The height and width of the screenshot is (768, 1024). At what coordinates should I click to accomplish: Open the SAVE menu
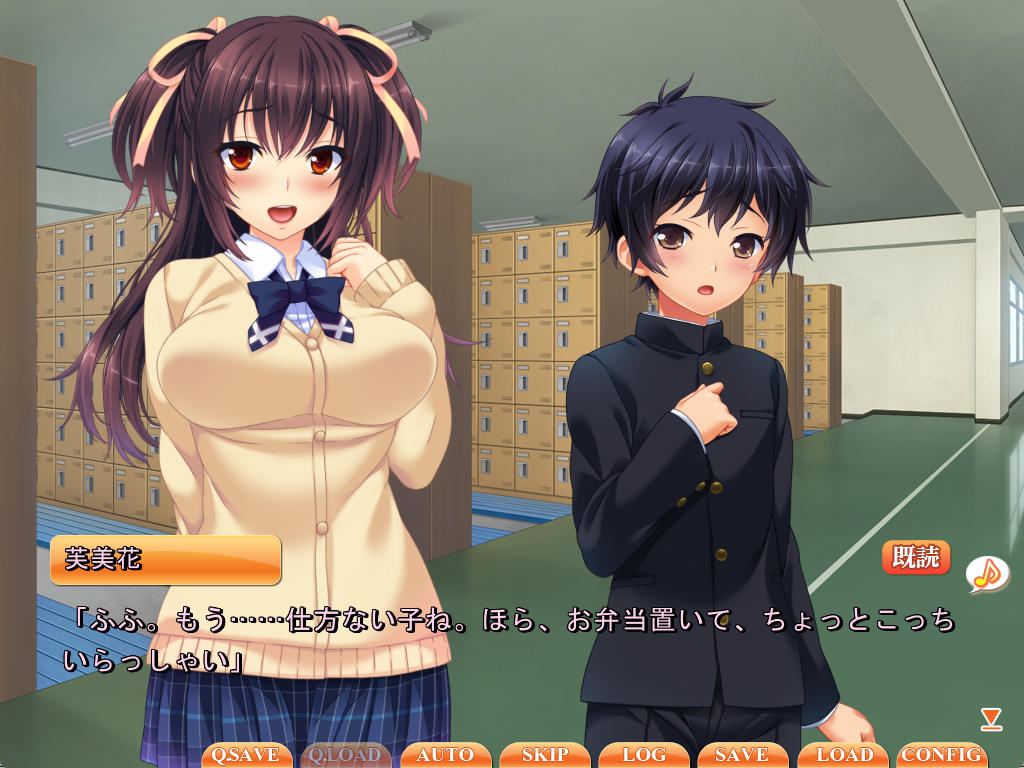742,755
